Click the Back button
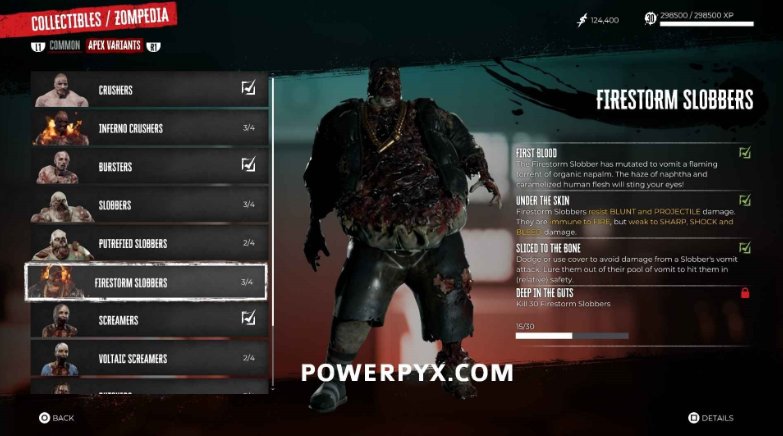Image resolution: width=783 pixels, height=436 pixels. [x=57, y=418]
